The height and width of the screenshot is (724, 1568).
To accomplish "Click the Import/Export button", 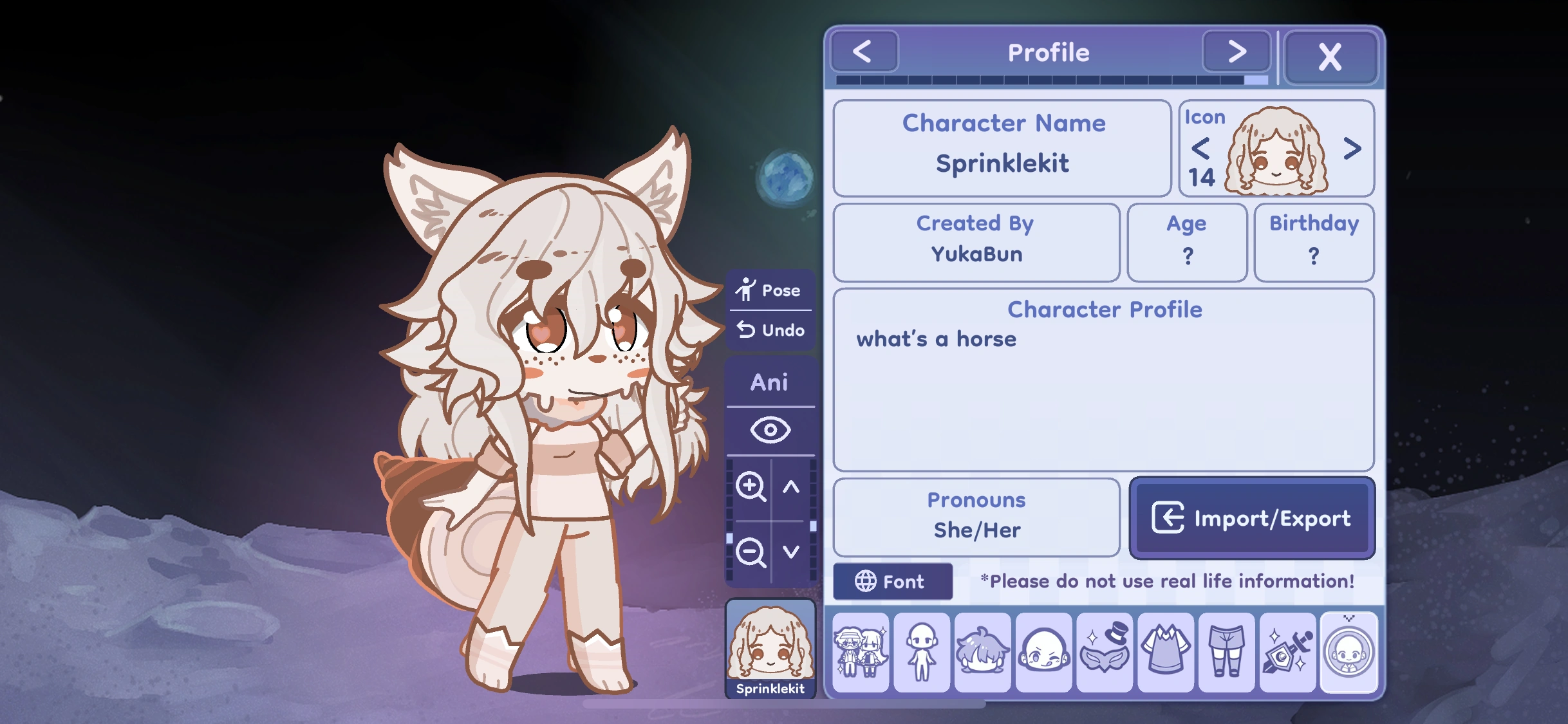I will [1251, 519].
